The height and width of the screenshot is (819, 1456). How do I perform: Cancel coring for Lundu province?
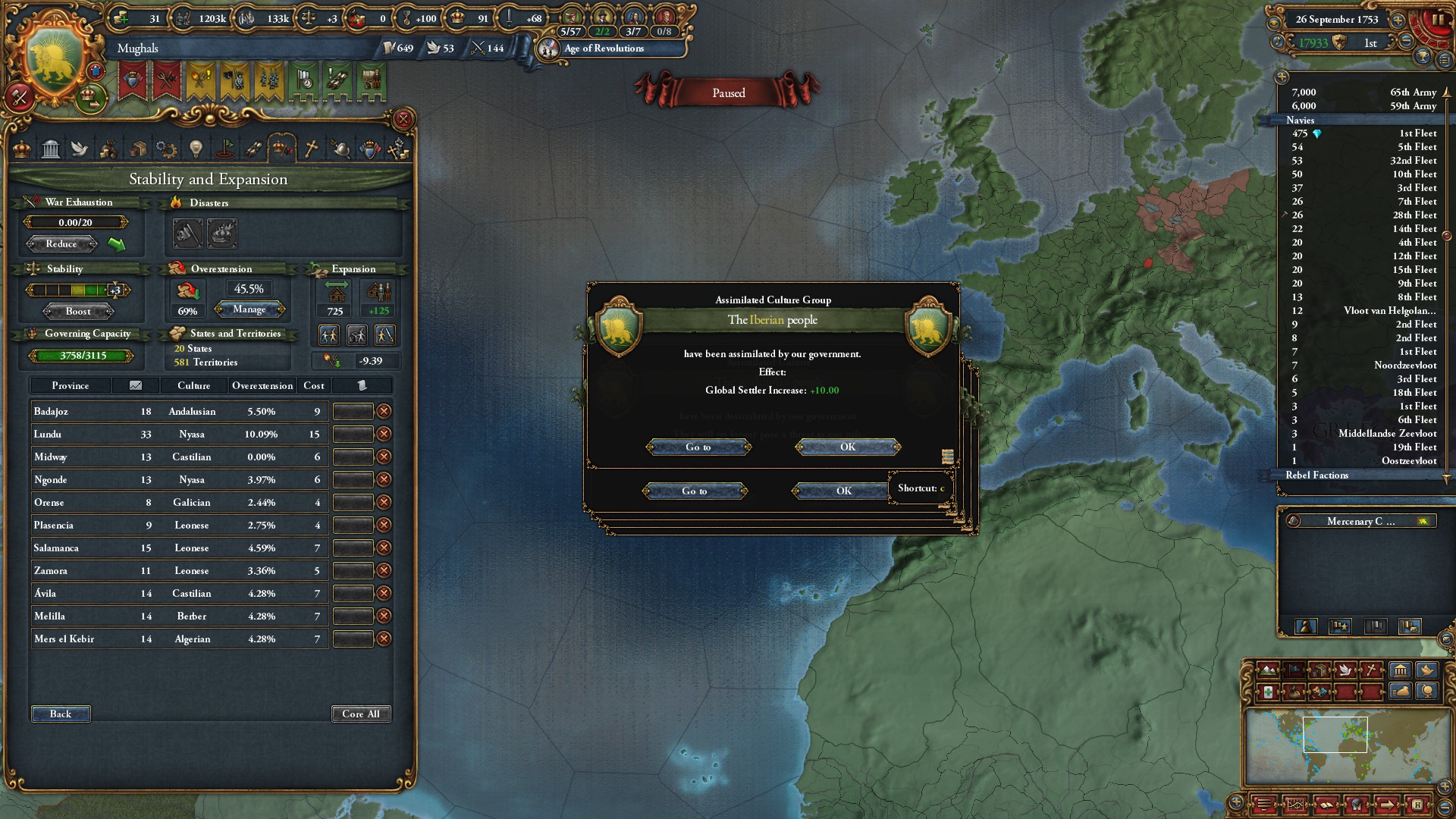[x=384, y=435]
